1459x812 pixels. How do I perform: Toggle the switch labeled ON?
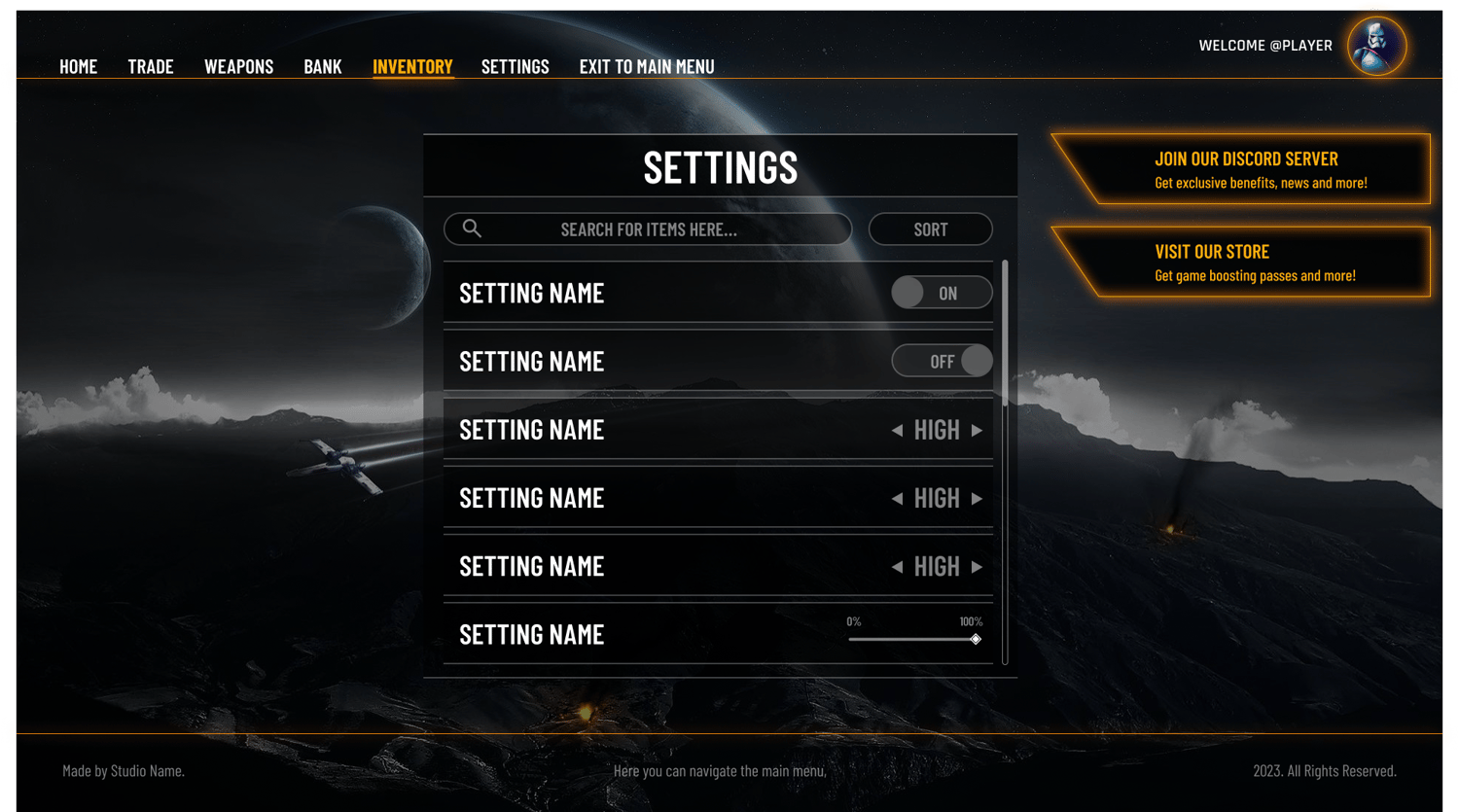click(942, 293)
